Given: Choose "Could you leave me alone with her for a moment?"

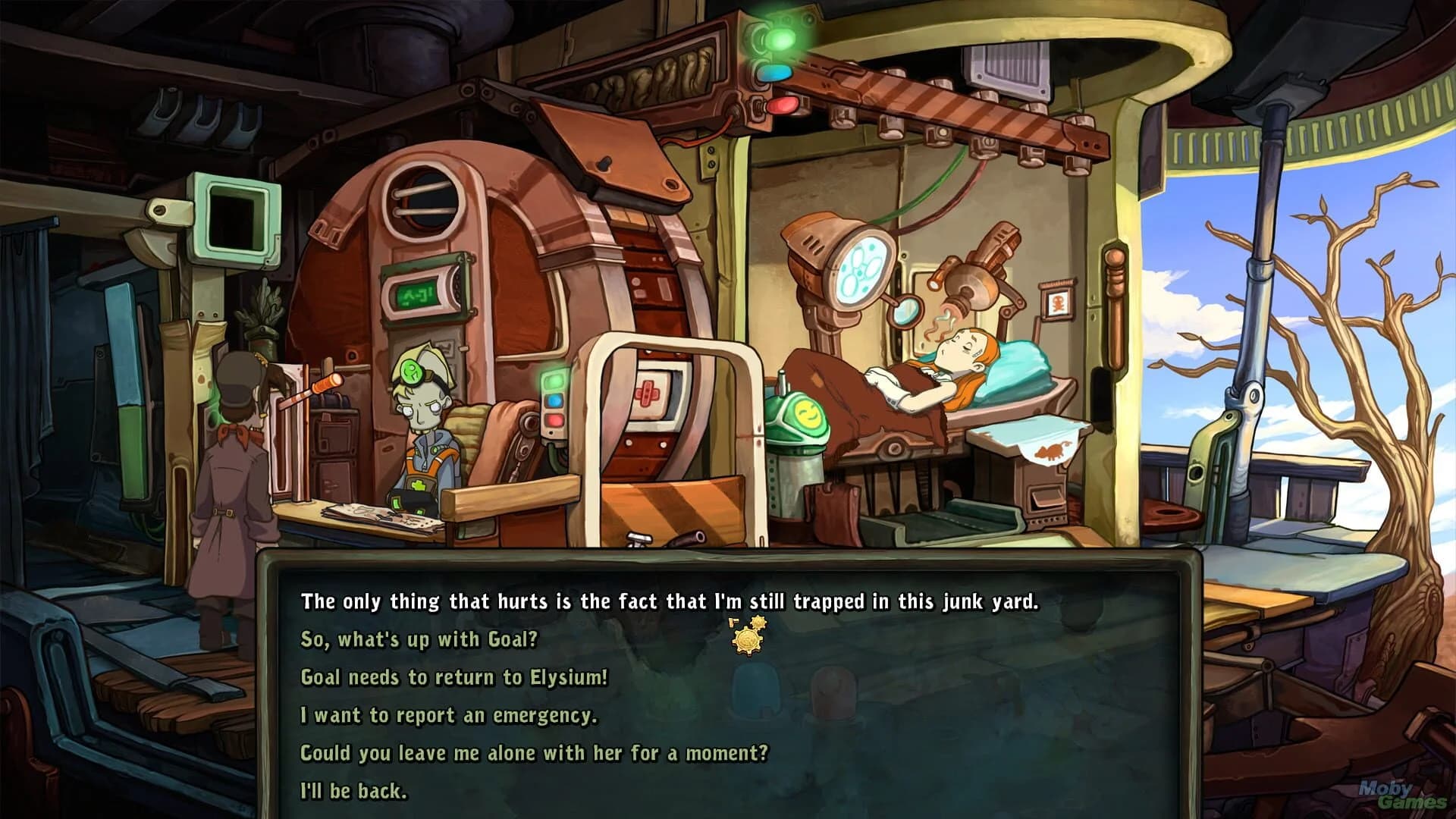Looking at the screenshot, I should click(x=535, y=753).
